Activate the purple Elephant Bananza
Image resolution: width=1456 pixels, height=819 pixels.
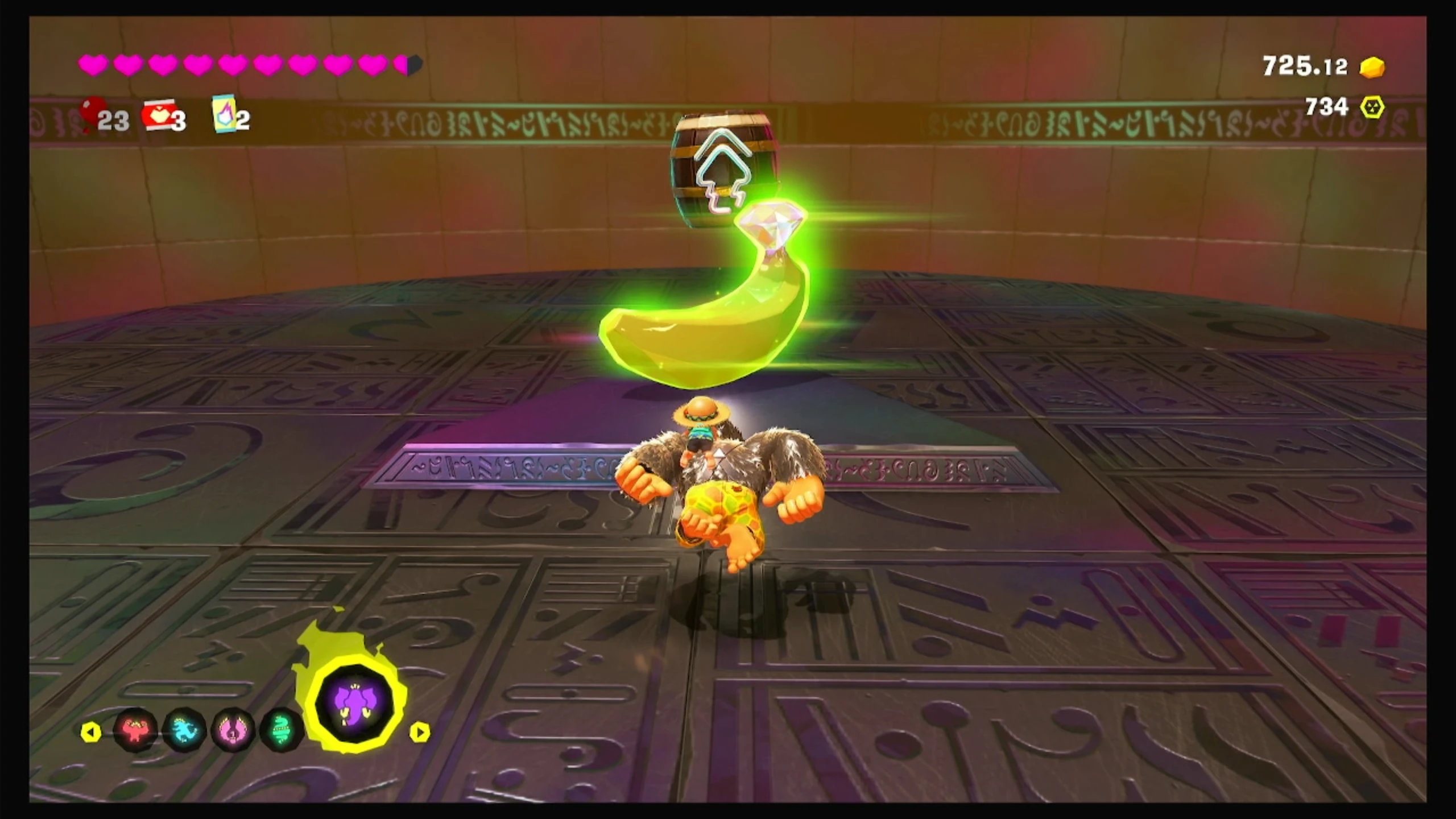355,703
